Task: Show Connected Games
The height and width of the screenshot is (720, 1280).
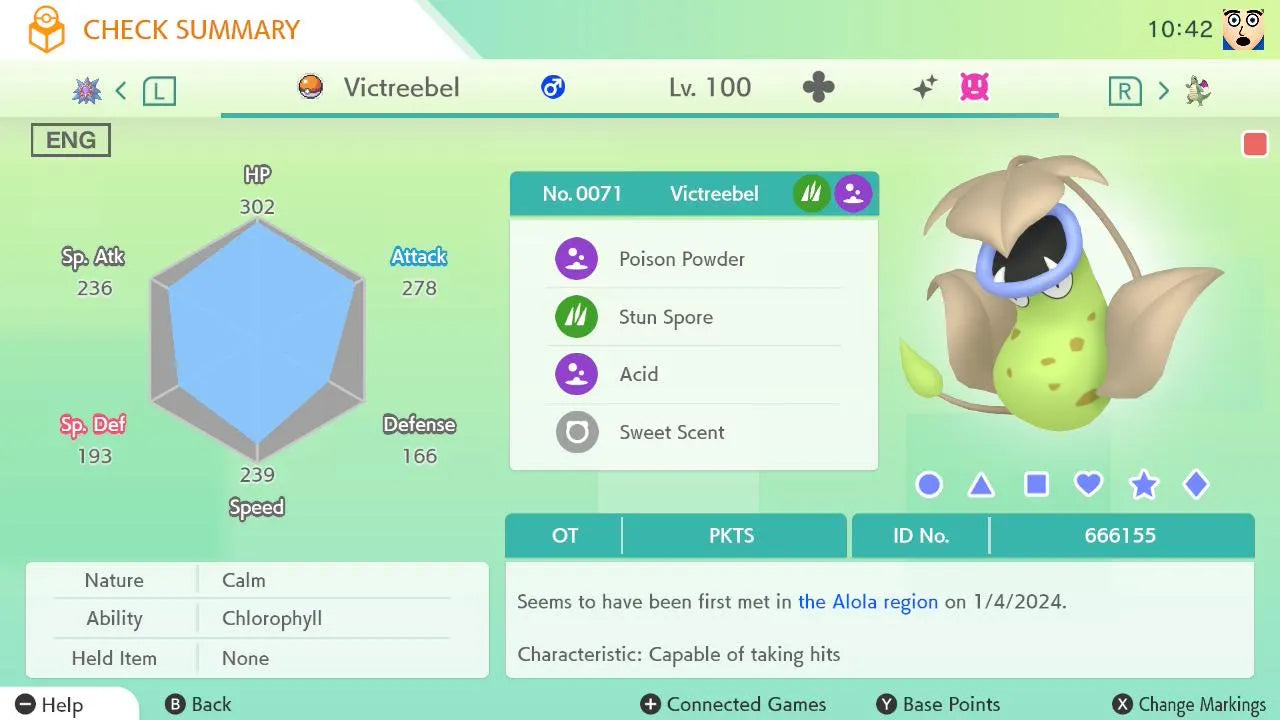Action: point(733,705)
